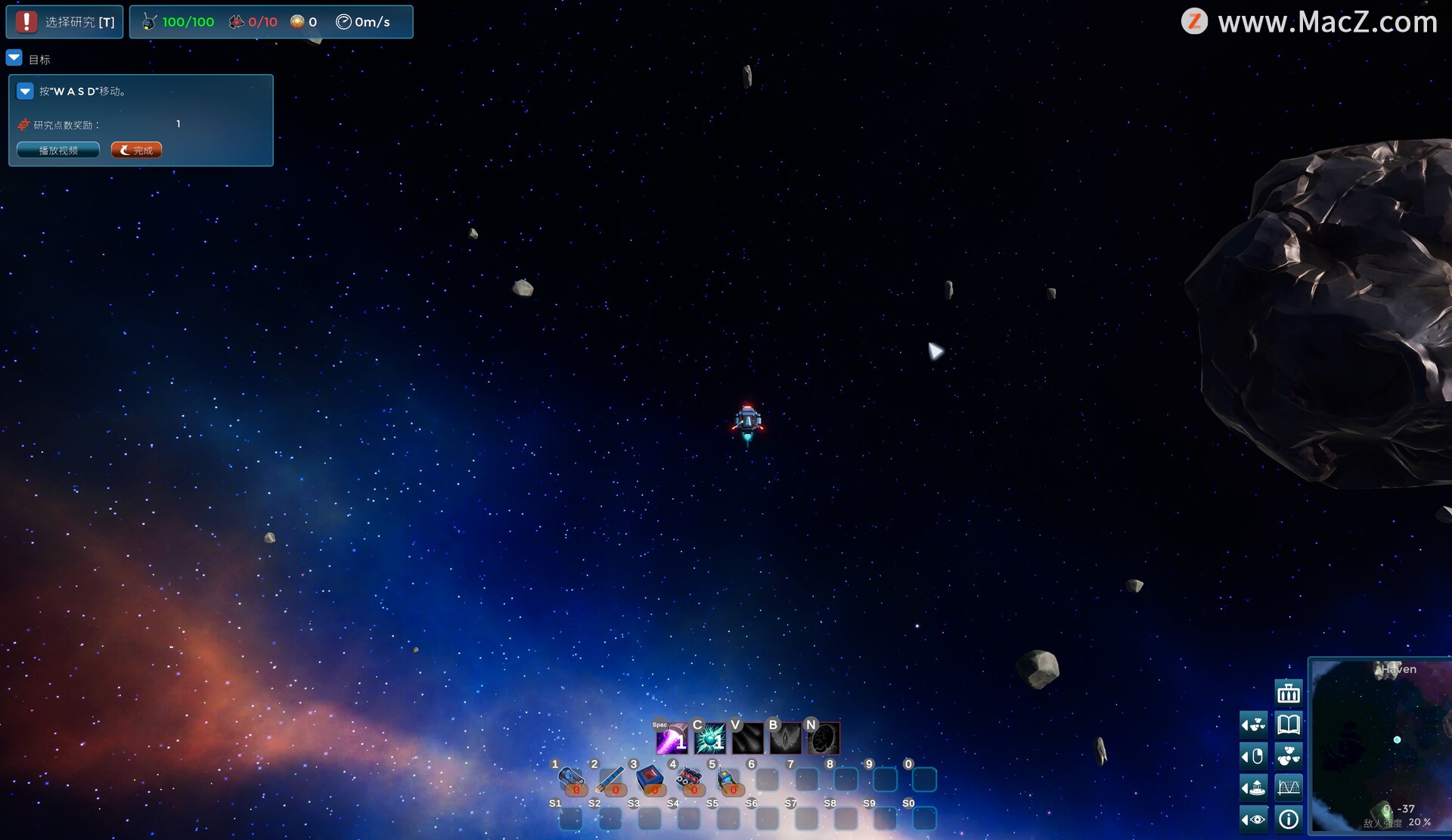
Task: Select the red-topped blue box in slot 3
Action: [650, 780]
